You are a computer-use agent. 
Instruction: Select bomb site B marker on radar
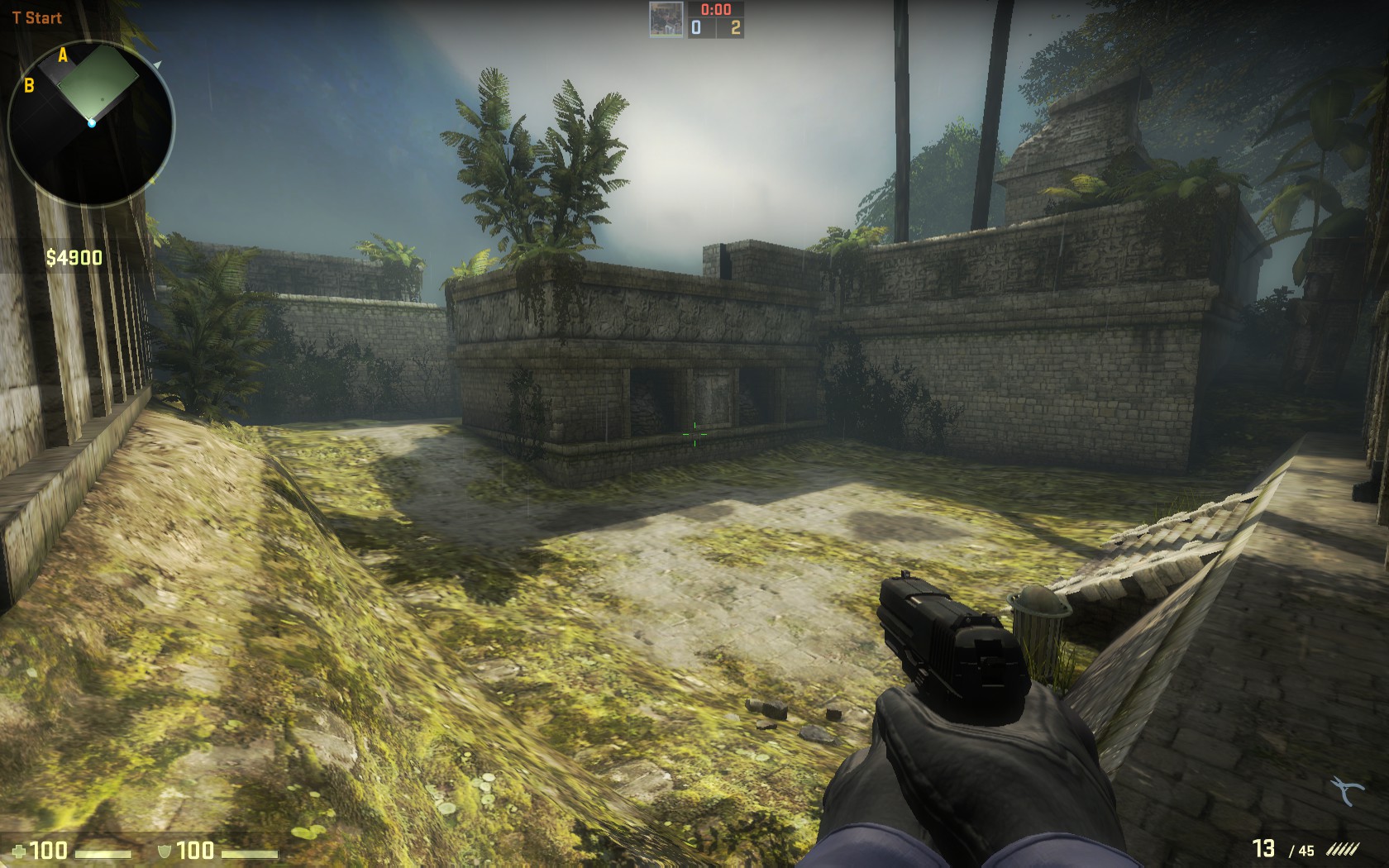29,84
